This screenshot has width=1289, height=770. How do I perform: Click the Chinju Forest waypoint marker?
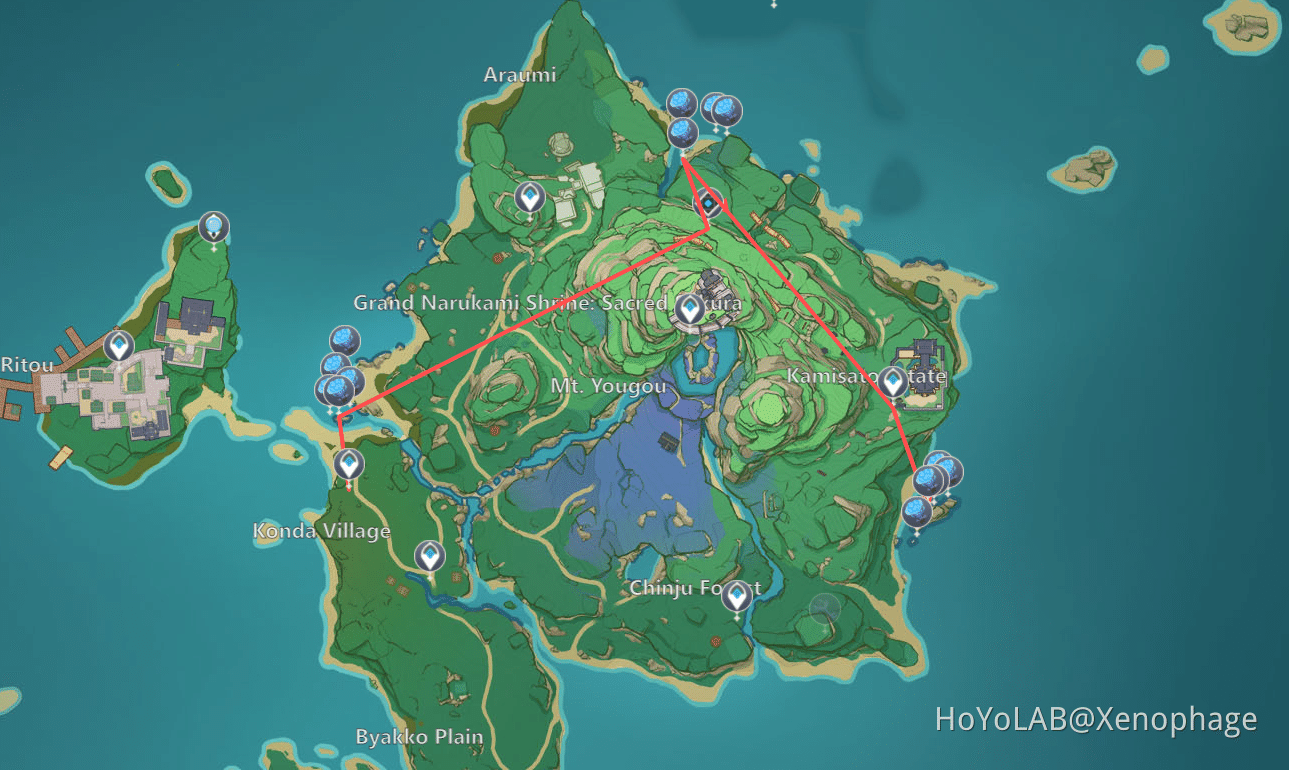coord(736,594)
